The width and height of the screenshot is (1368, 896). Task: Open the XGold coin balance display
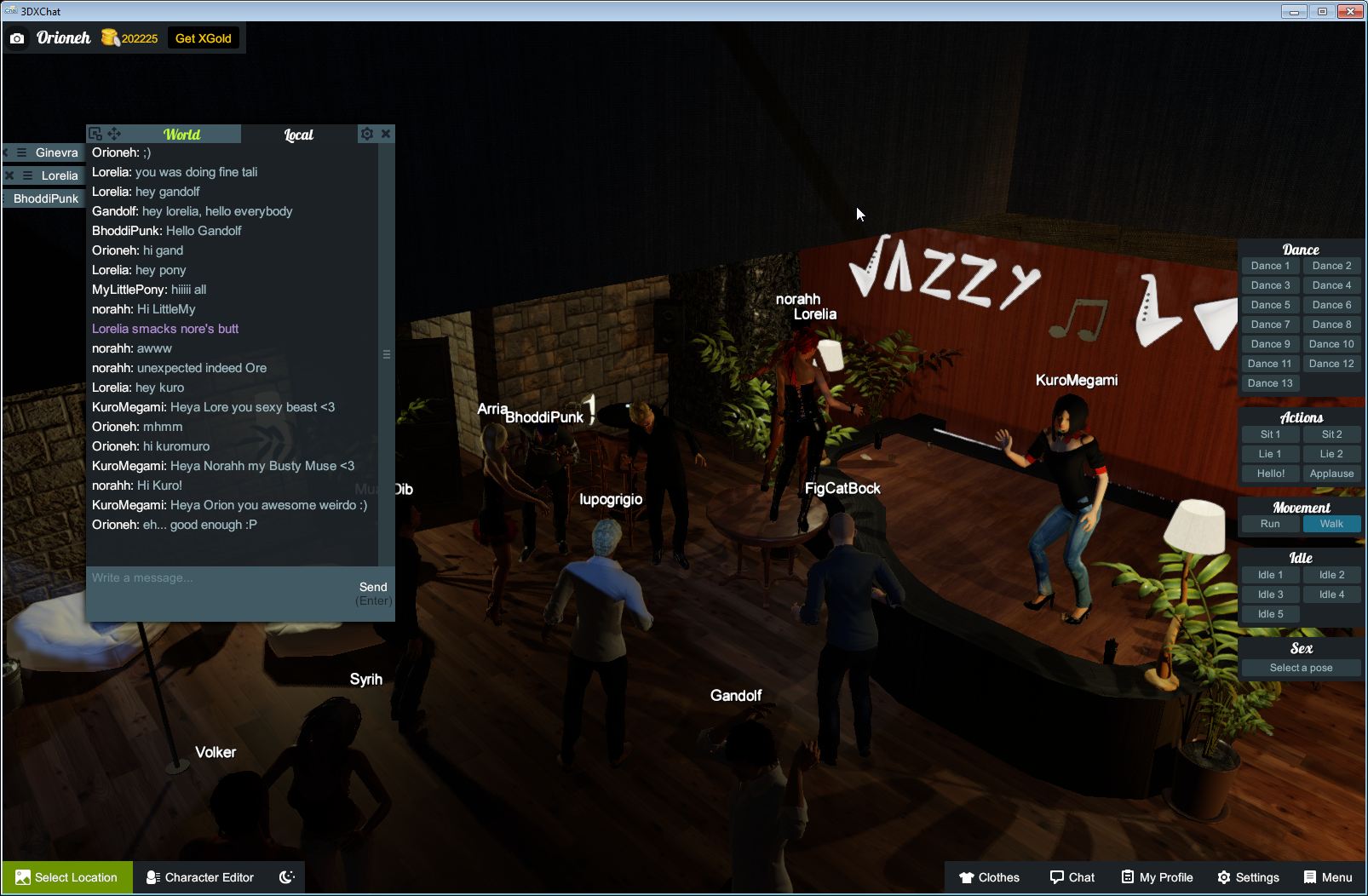[x=129, y=37]
